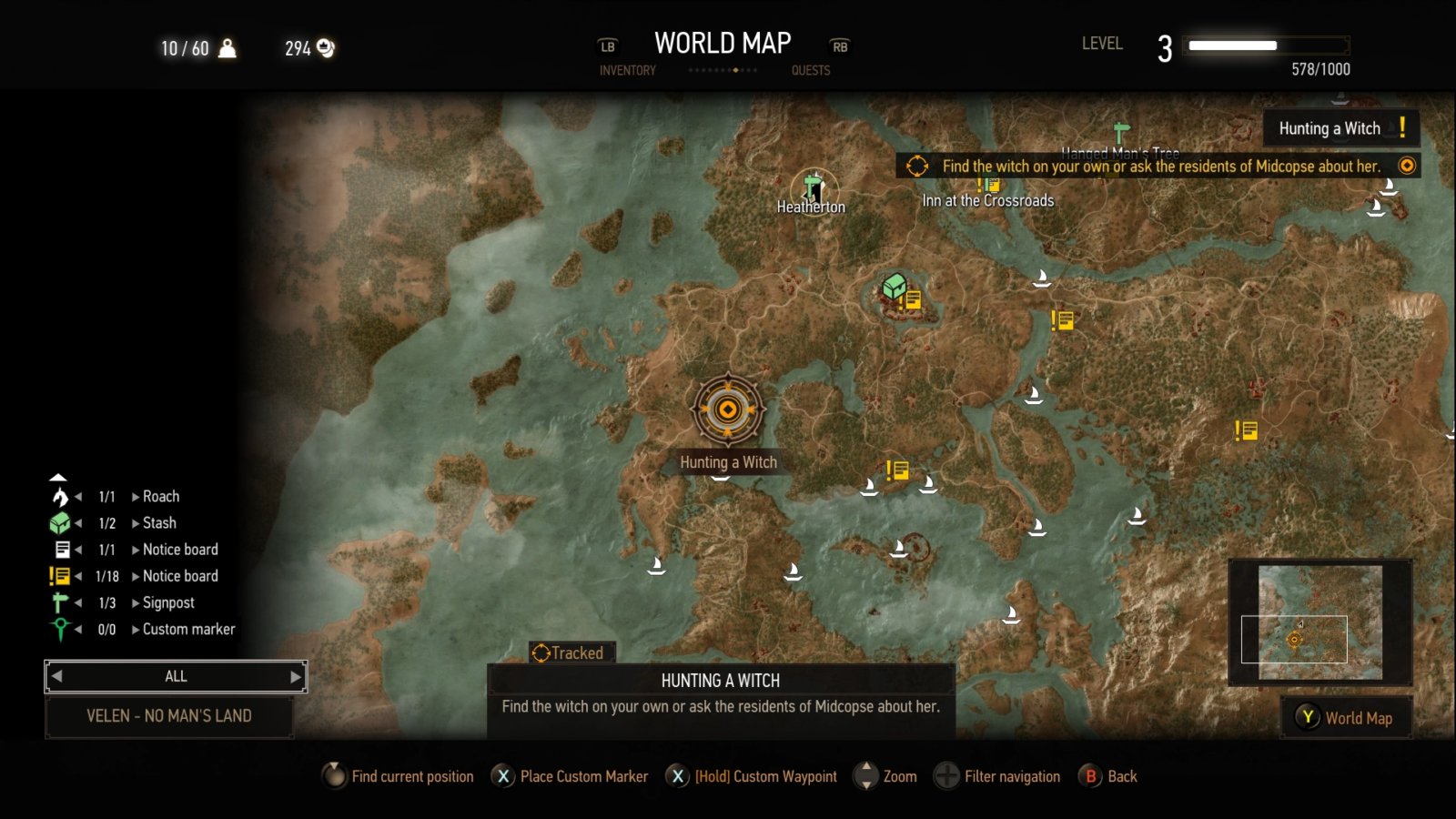Toggle Stash markers in the legend
The height and width of the screenshot is (819, 1456).
[60, 522]
